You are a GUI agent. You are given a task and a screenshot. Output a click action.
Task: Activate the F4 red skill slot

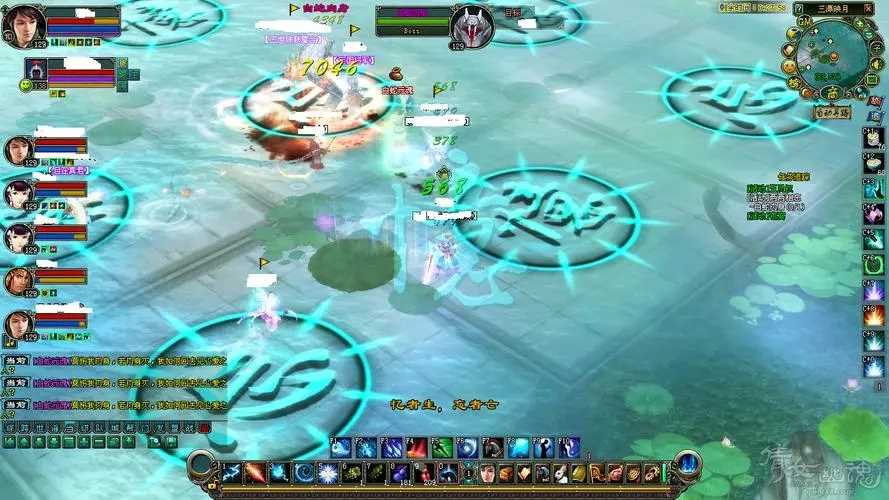415,448
